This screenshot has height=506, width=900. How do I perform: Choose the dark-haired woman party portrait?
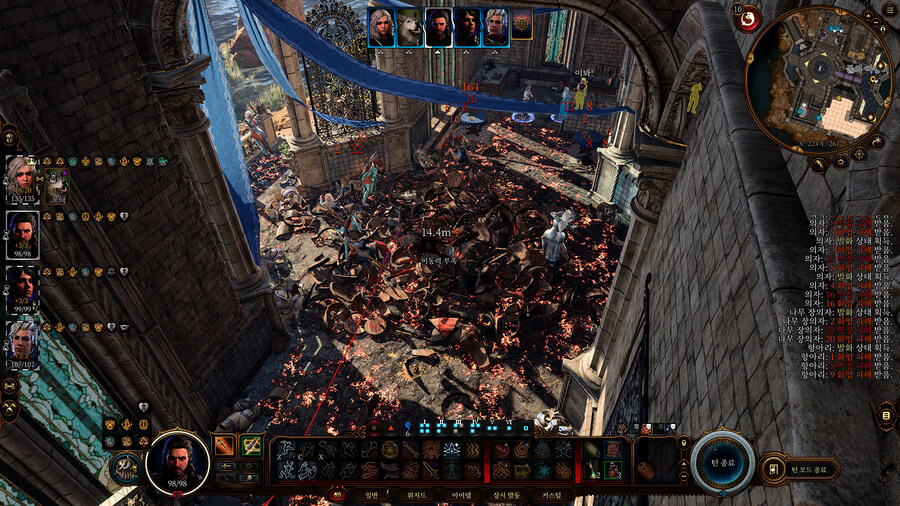(x=23, y=288)
